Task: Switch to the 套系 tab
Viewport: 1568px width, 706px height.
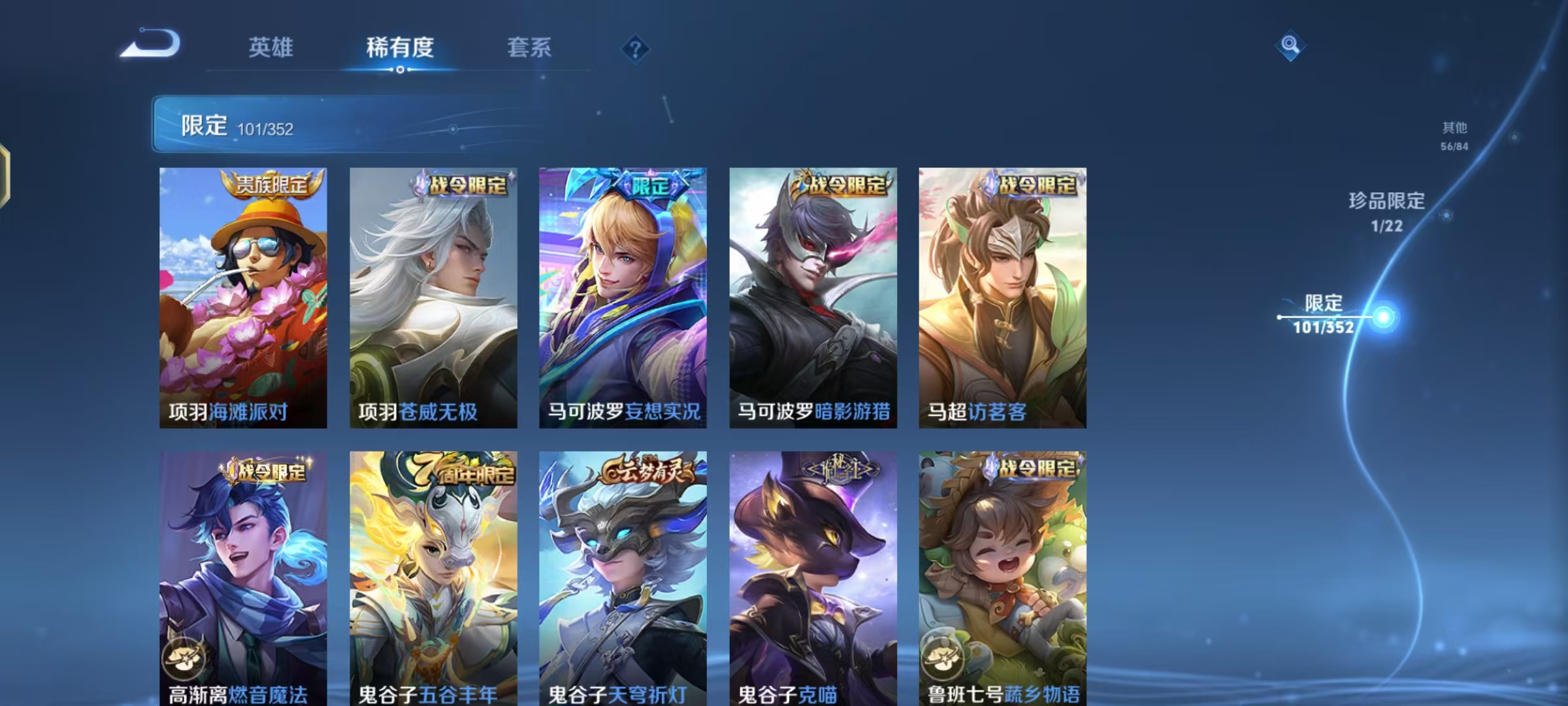Action: [x=529, y=47]
